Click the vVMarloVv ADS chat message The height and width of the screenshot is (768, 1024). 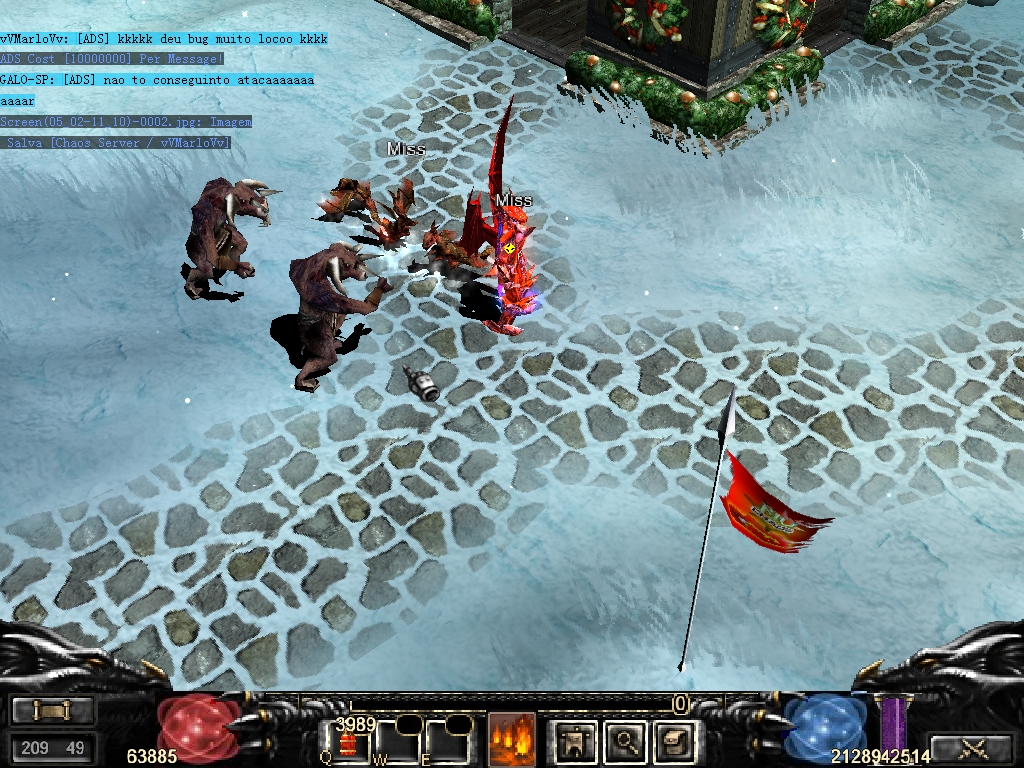click(x=164, y=39)
